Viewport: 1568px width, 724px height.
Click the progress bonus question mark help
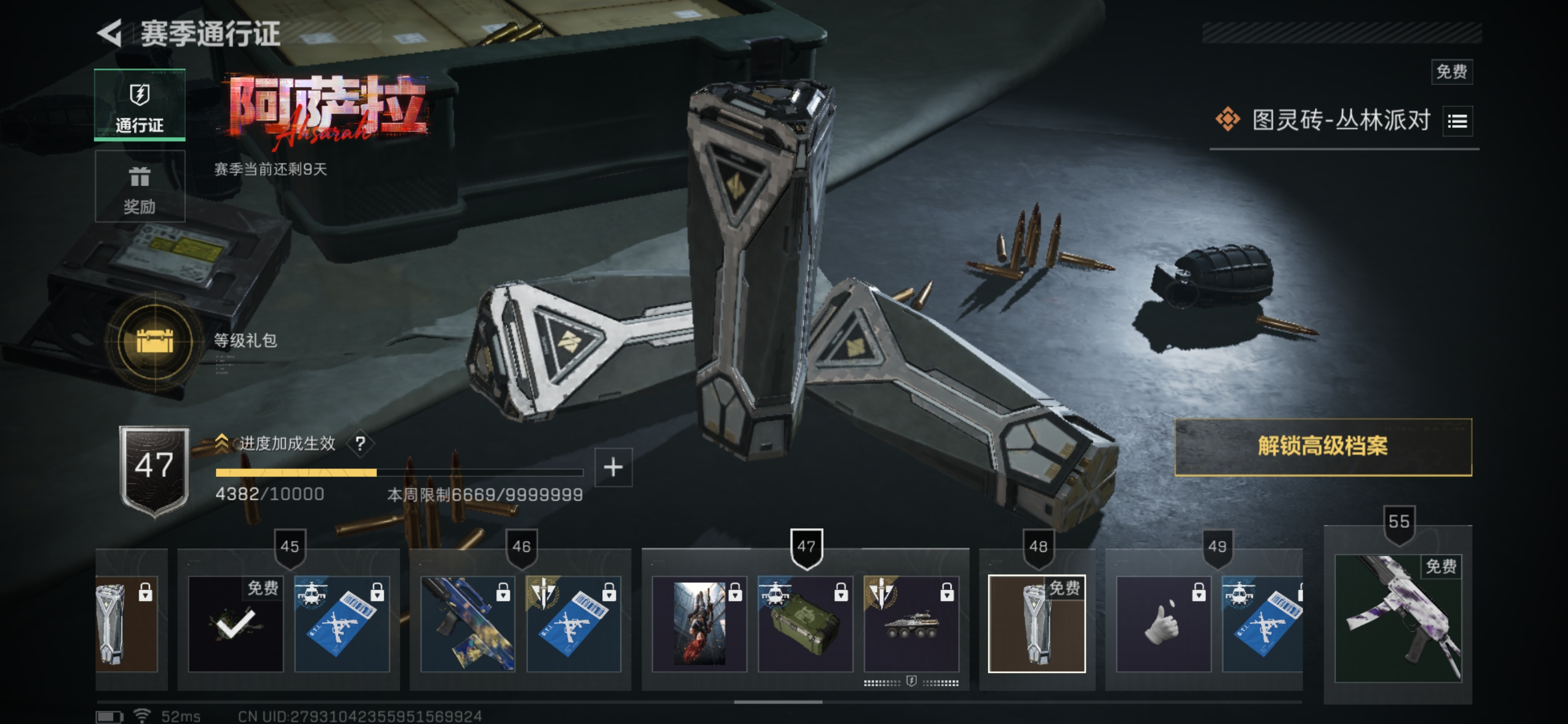360,443
